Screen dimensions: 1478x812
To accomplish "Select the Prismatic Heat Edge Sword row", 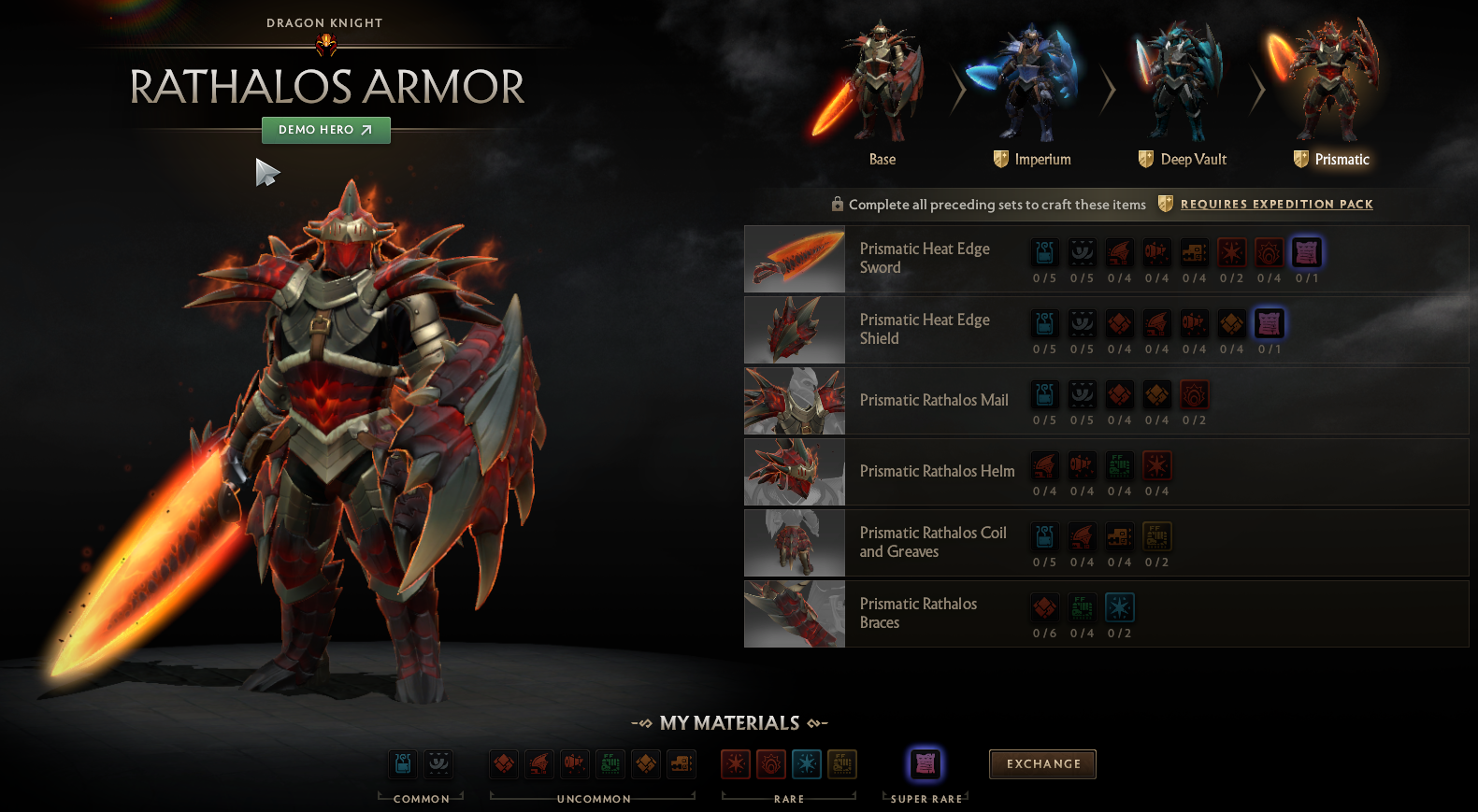I will click(925, 258).
